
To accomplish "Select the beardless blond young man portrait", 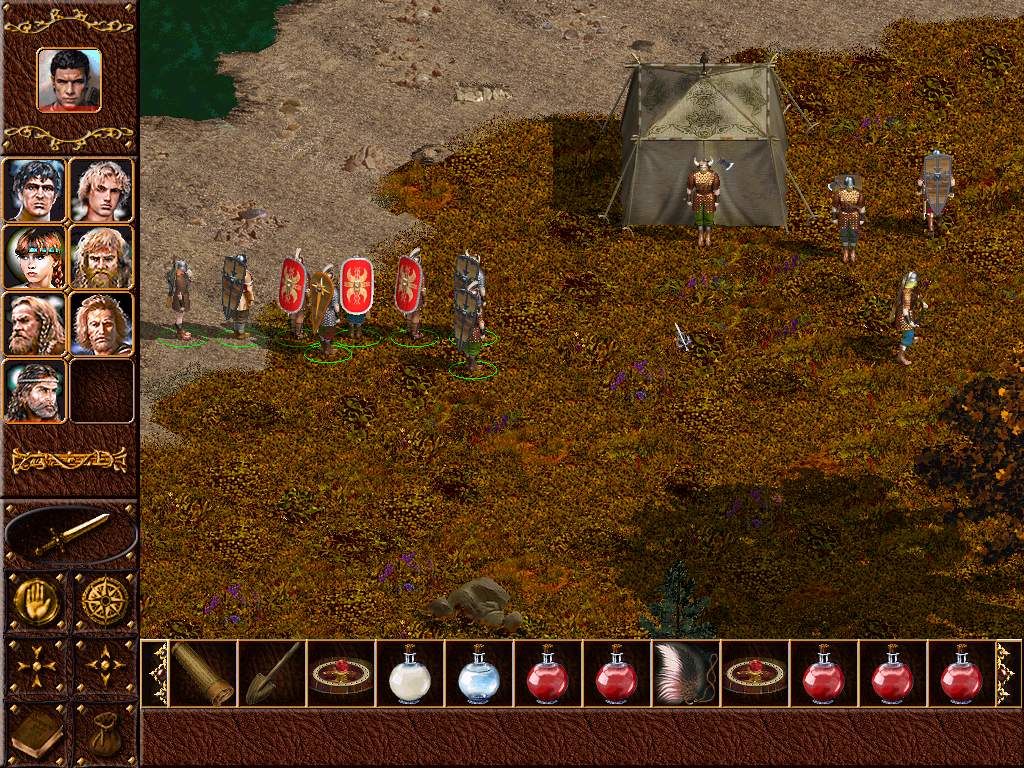I will [x=101, y=190].
